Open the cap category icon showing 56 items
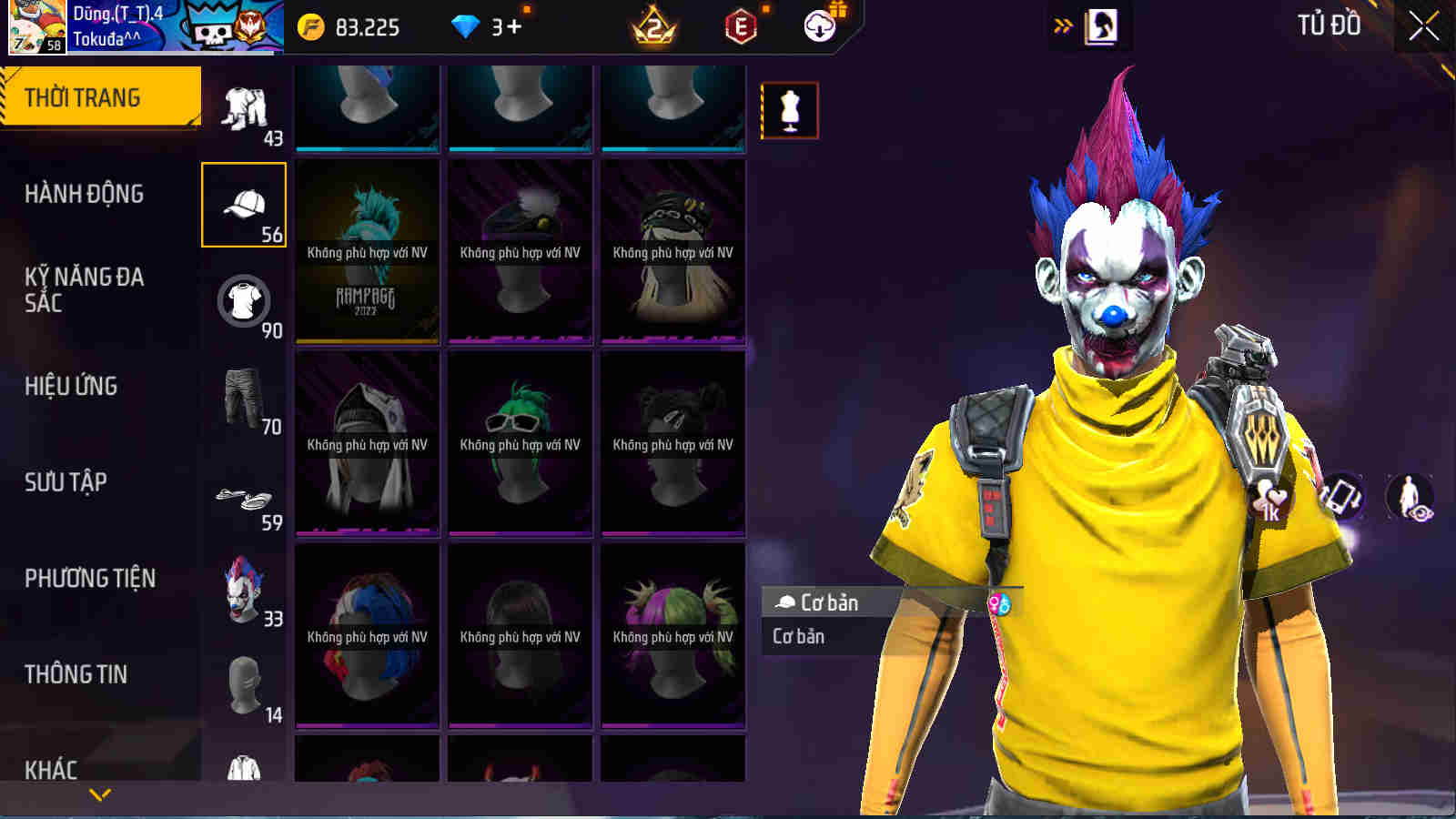The height and width of the screenshot is (819, 1456). [242, 205]
